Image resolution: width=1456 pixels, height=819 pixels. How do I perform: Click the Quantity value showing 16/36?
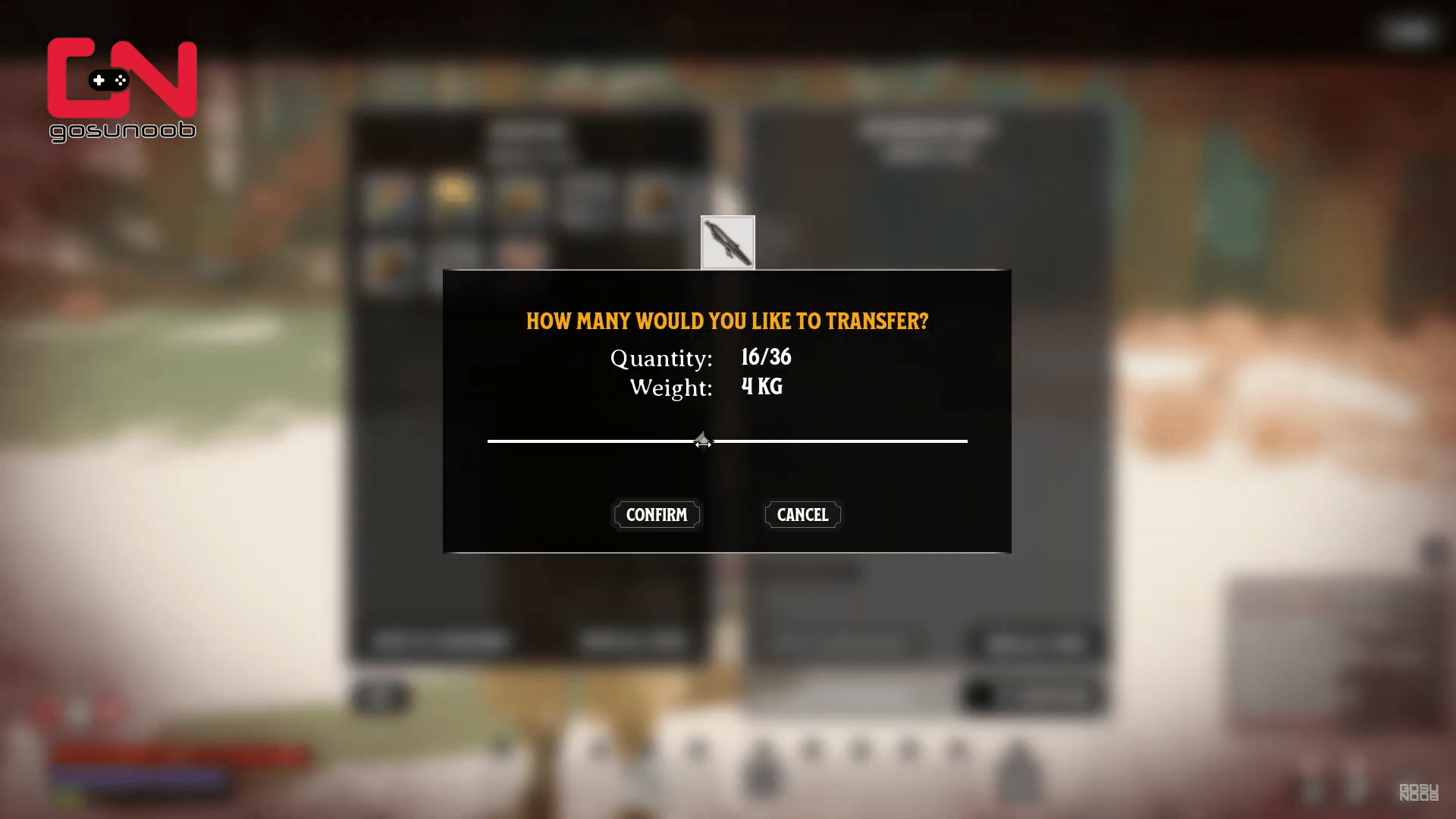pyautogui.click(x=765, y=356)
